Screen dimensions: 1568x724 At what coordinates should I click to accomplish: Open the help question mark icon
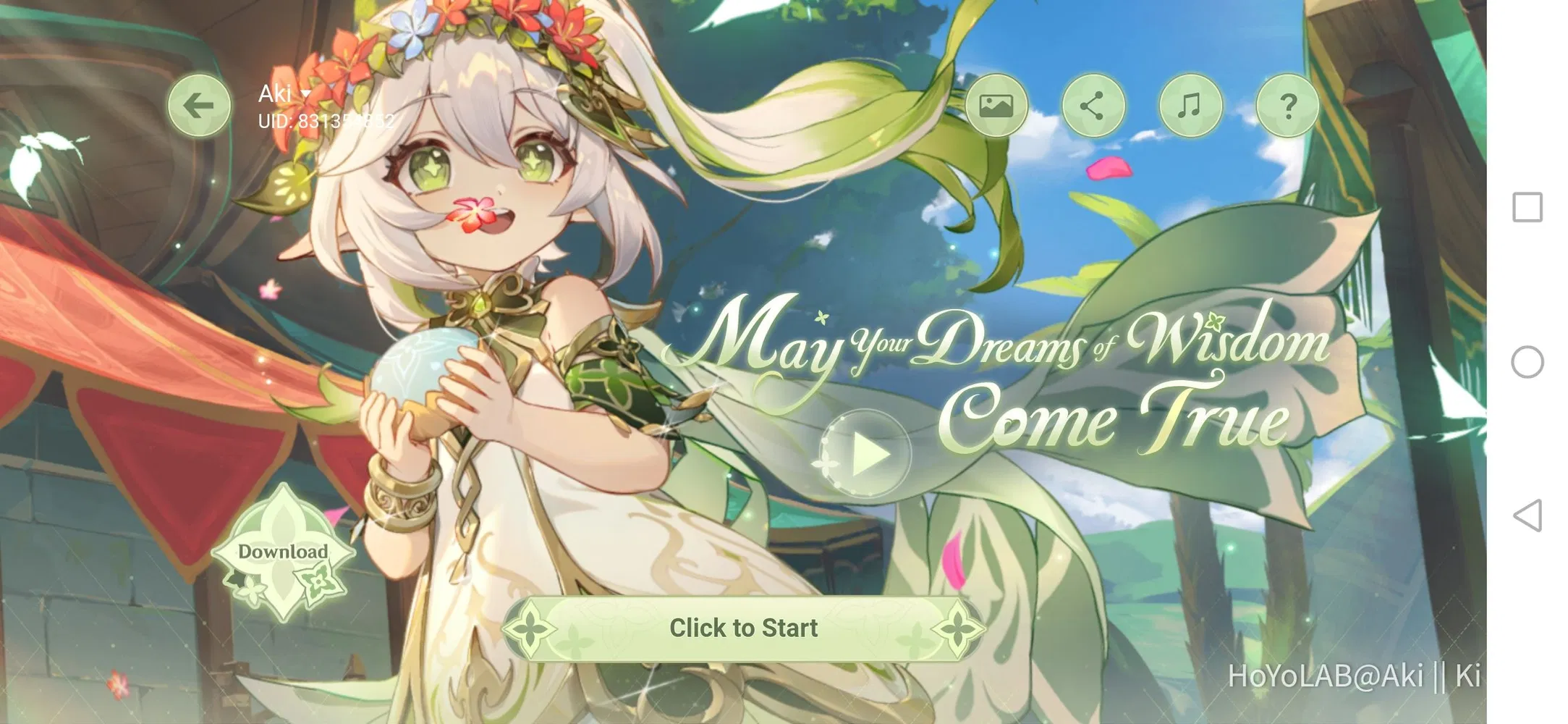pyautogui.click(x=1287, y=106)
